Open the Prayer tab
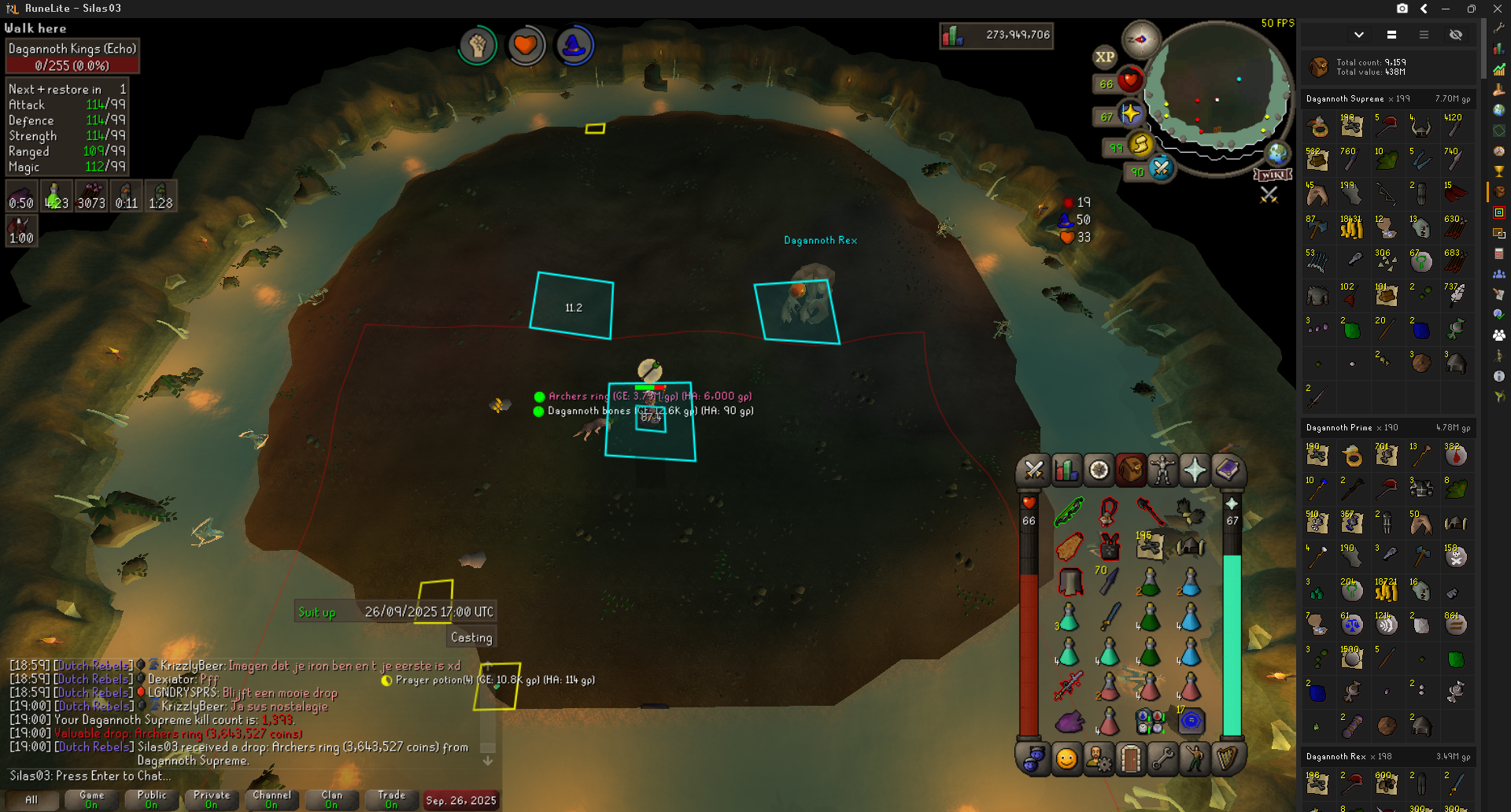The image size is (1511, 812). pos(1194,471)
